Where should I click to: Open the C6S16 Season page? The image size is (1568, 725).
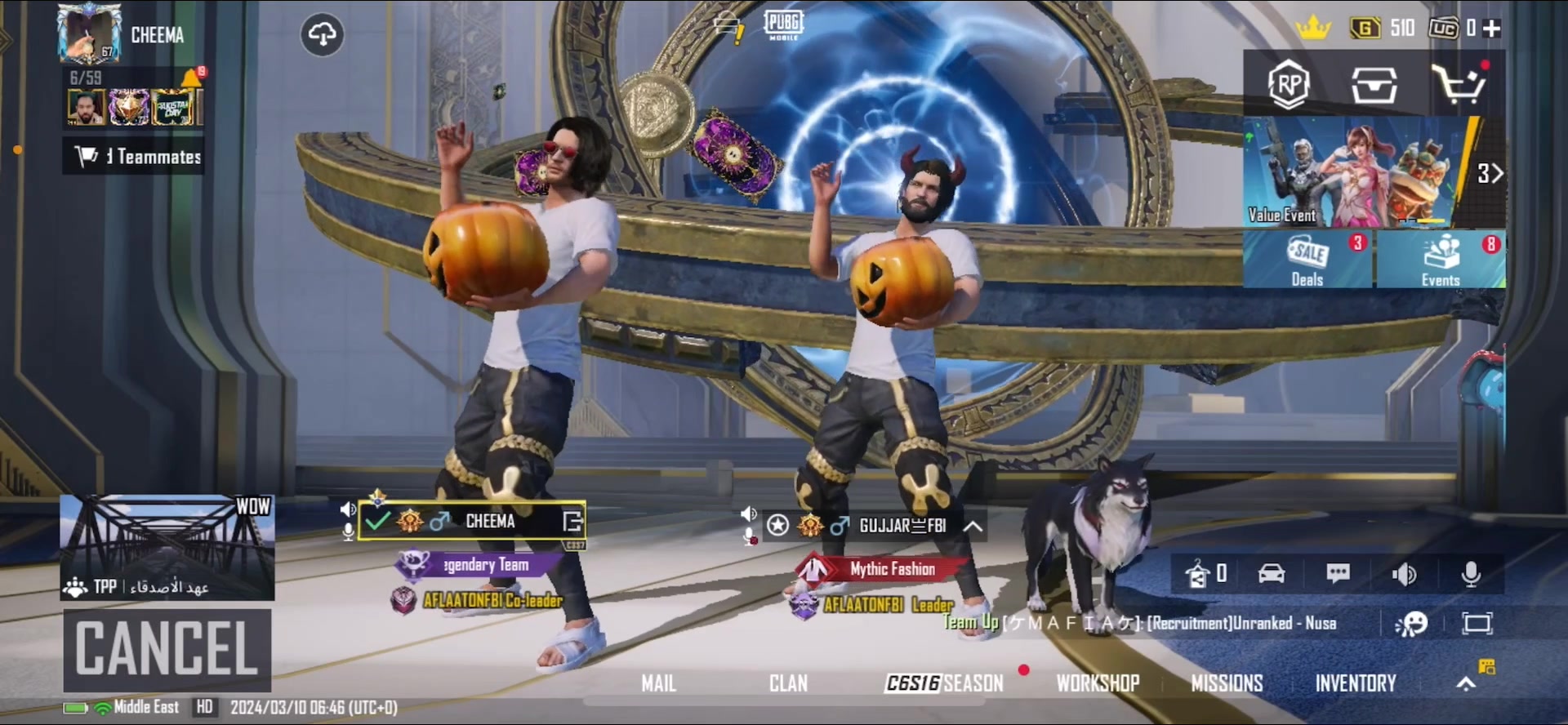coord(945,683)
